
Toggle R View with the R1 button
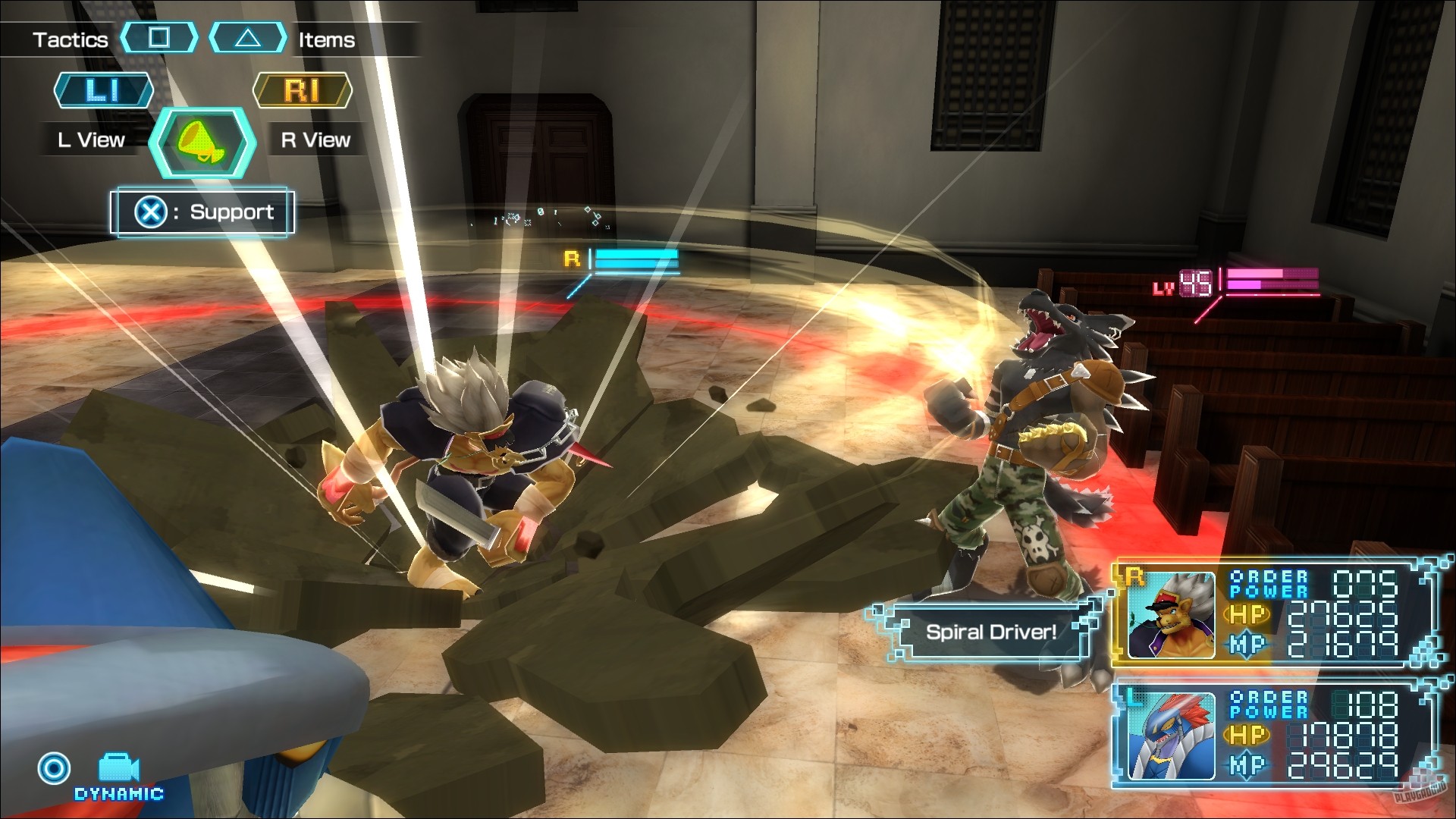click(x=303, y=90)
